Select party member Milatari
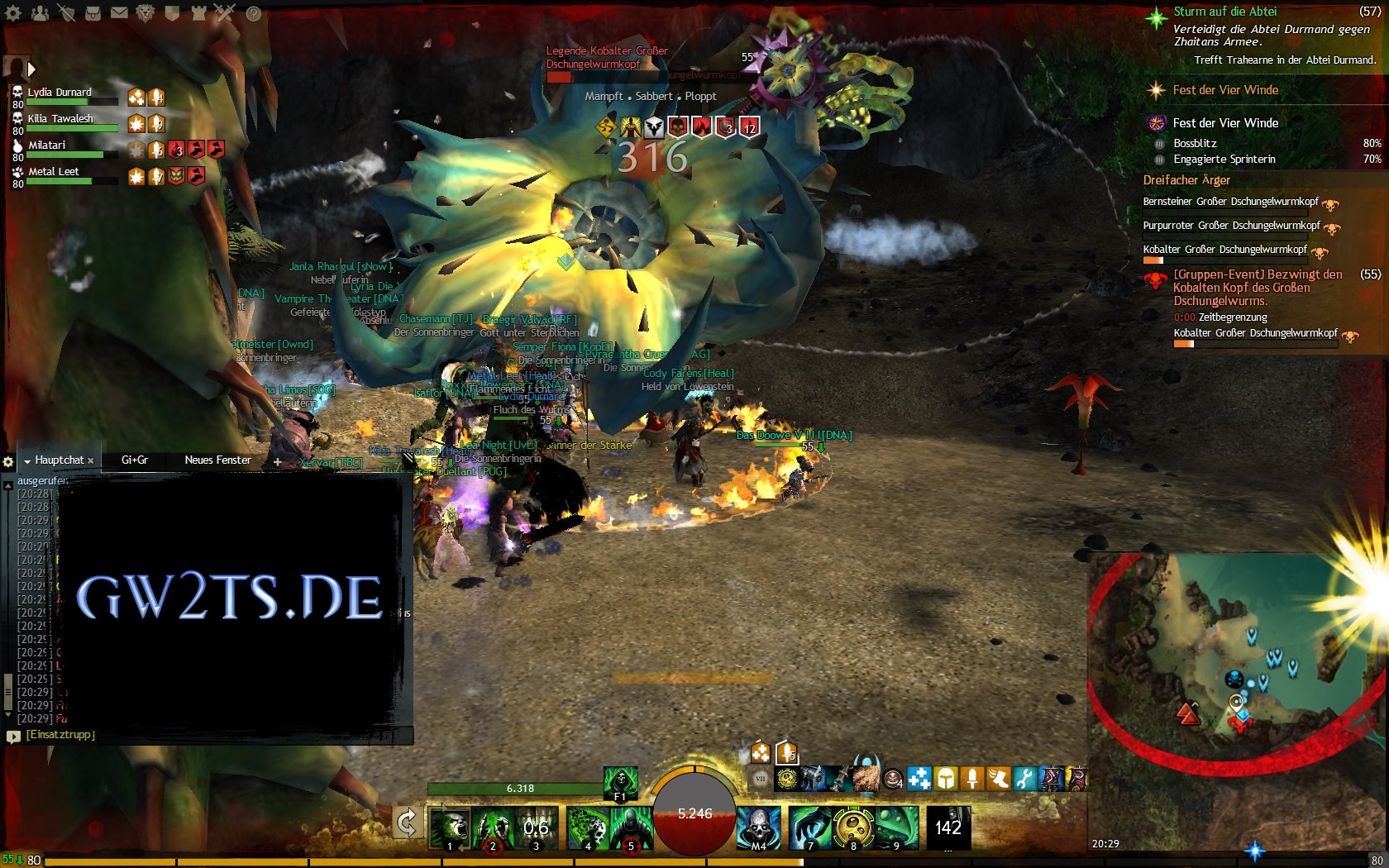Screen dimensions: 1389x868 (x=47, y=145)
